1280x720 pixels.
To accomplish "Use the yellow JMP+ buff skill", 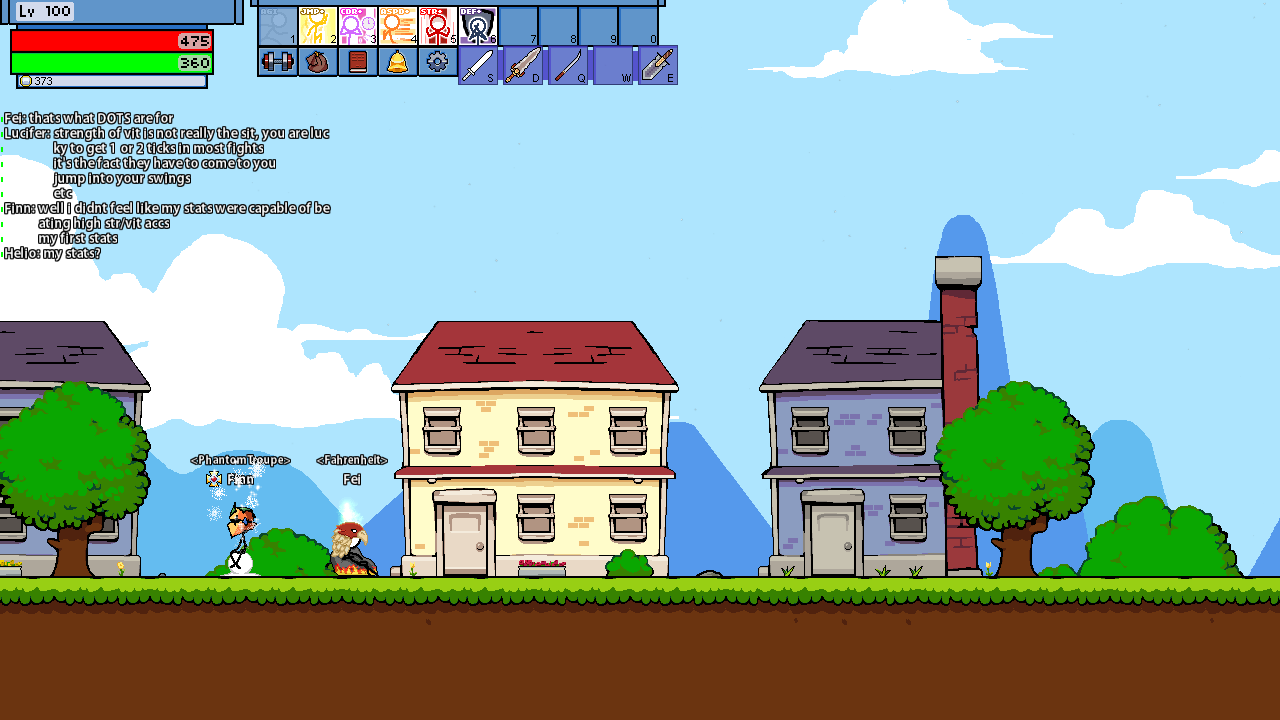I will [x=318, y=27].
